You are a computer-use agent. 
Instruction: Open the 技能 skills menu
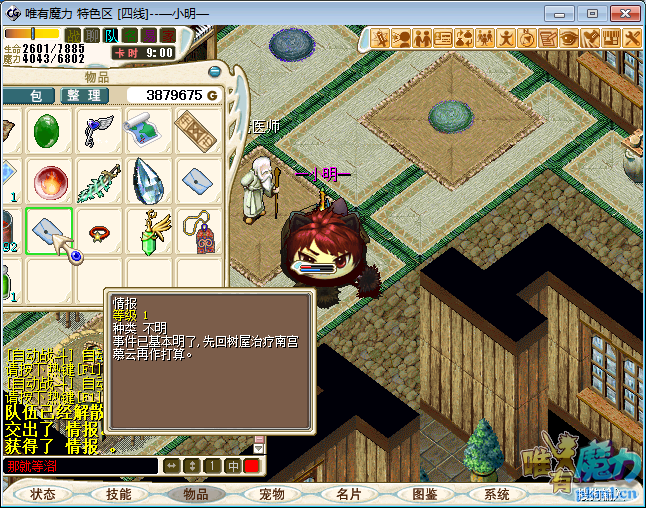pyautogui.click(x=119, y=494)
